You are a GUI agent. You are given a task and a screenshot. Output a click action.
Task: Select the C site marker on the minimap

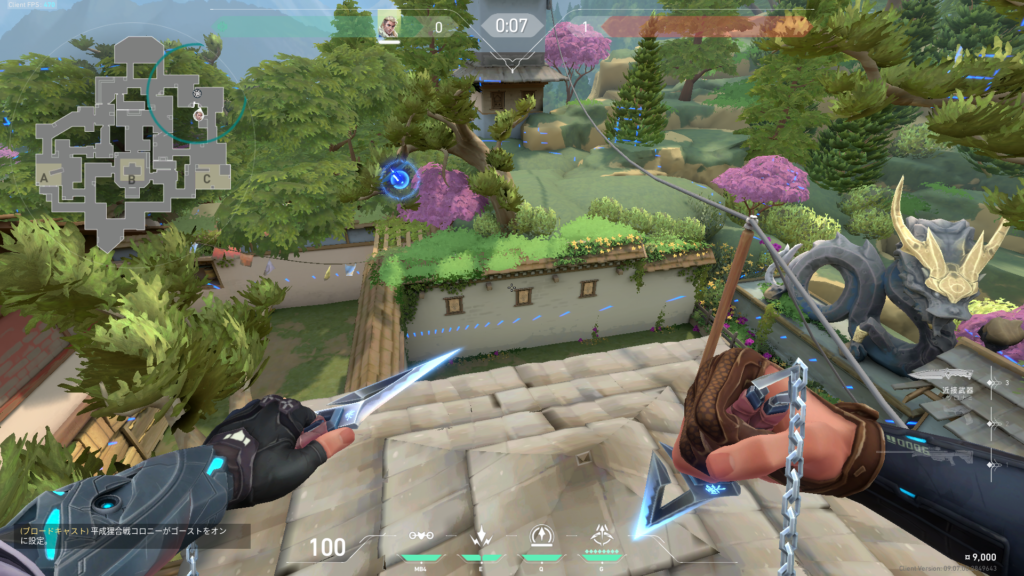[x=207, y=179]
